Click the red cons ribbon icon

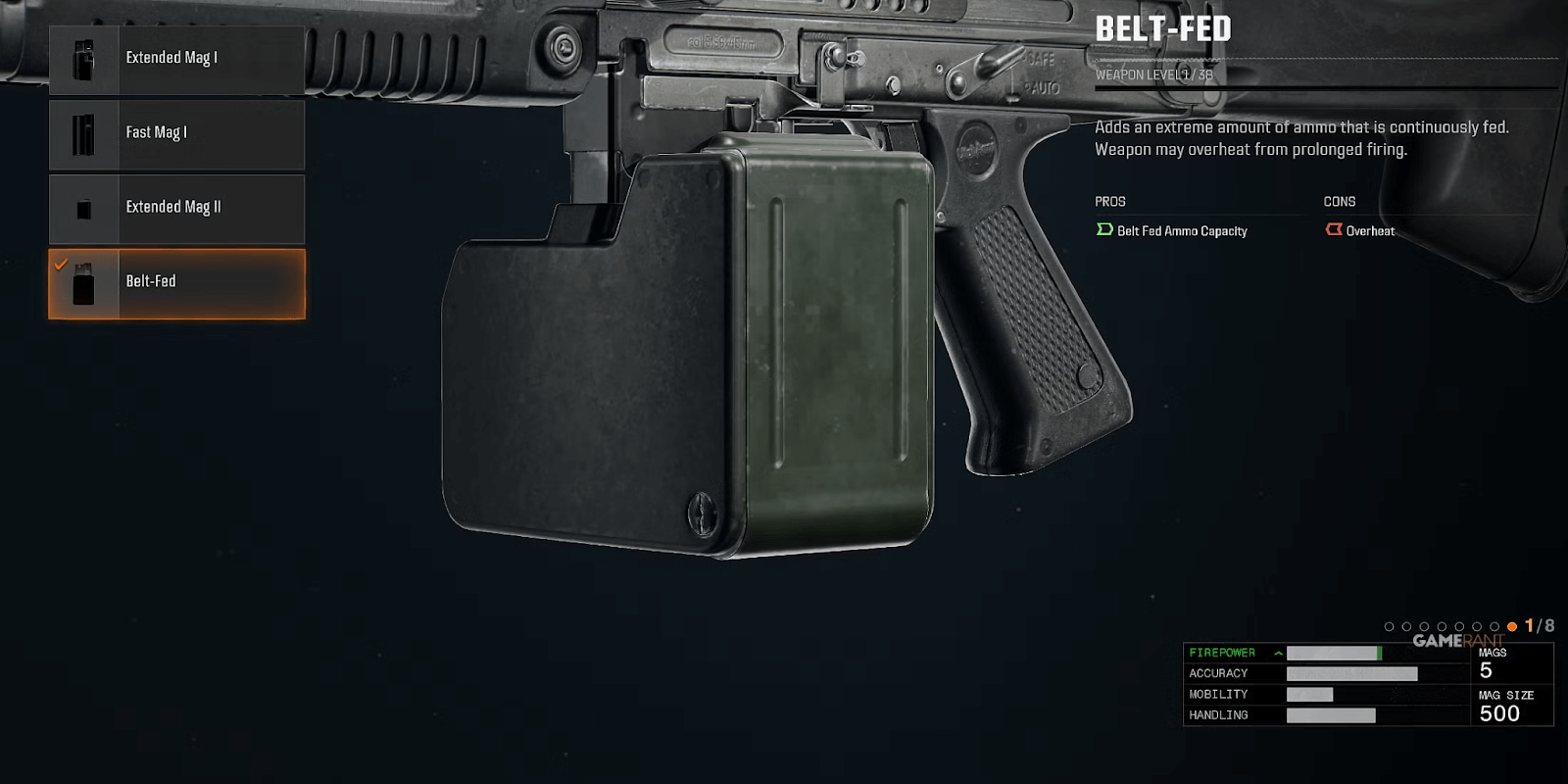[x=1334, y=228]
